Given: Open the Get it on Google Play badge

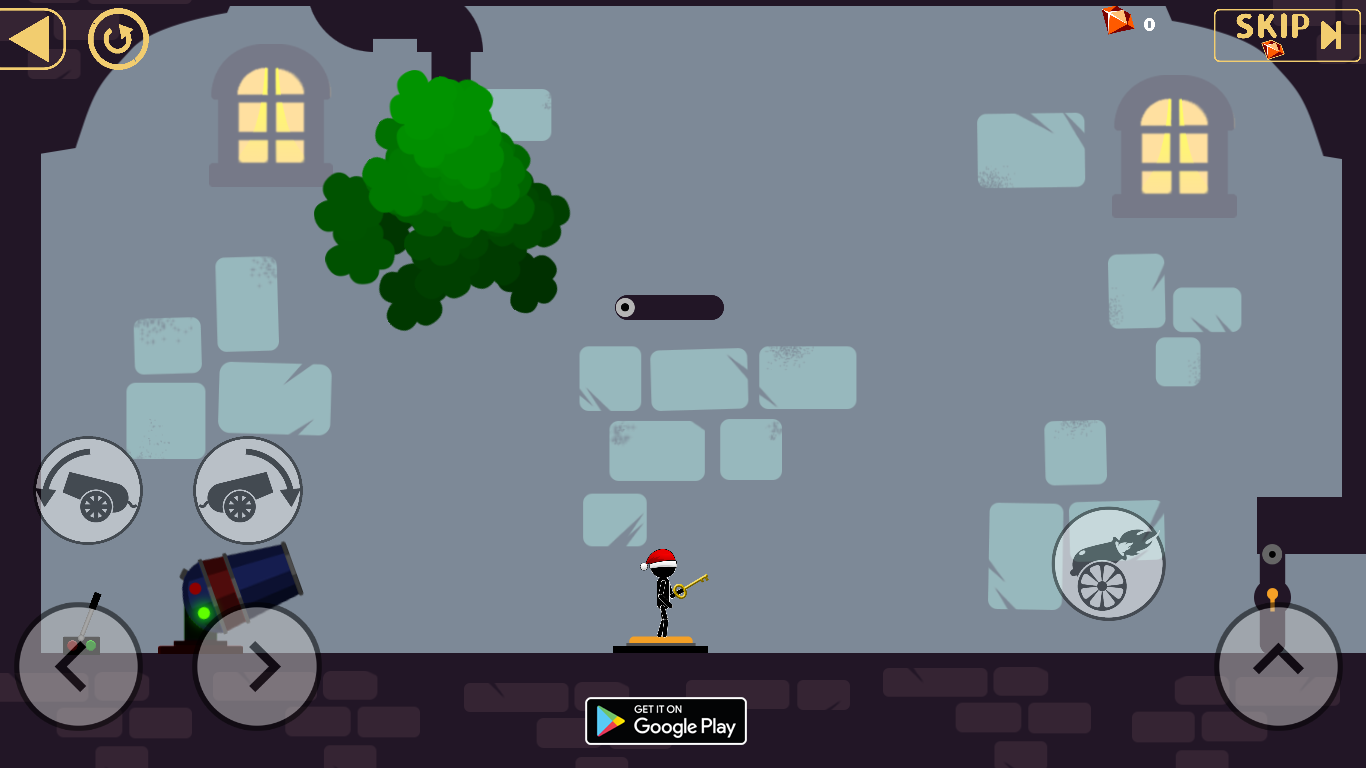Looking at the screenshot, I should (x=665, y=720).
